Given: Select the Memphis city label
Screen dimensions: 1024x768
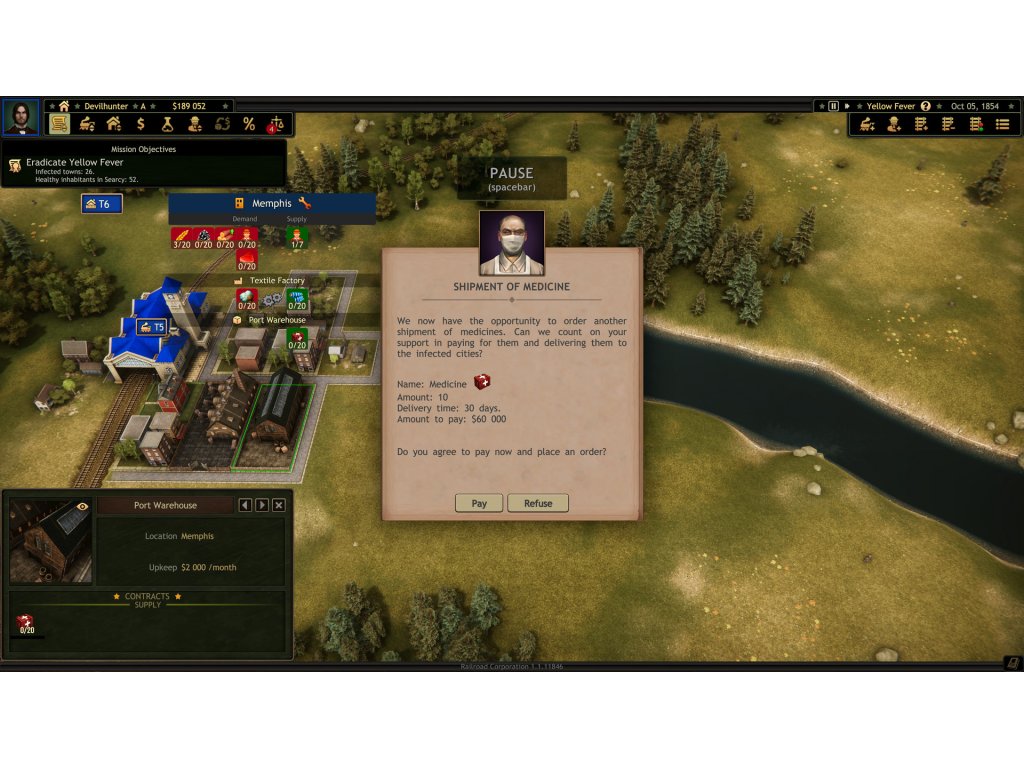Looking at the screenshot, I should 272,203.
